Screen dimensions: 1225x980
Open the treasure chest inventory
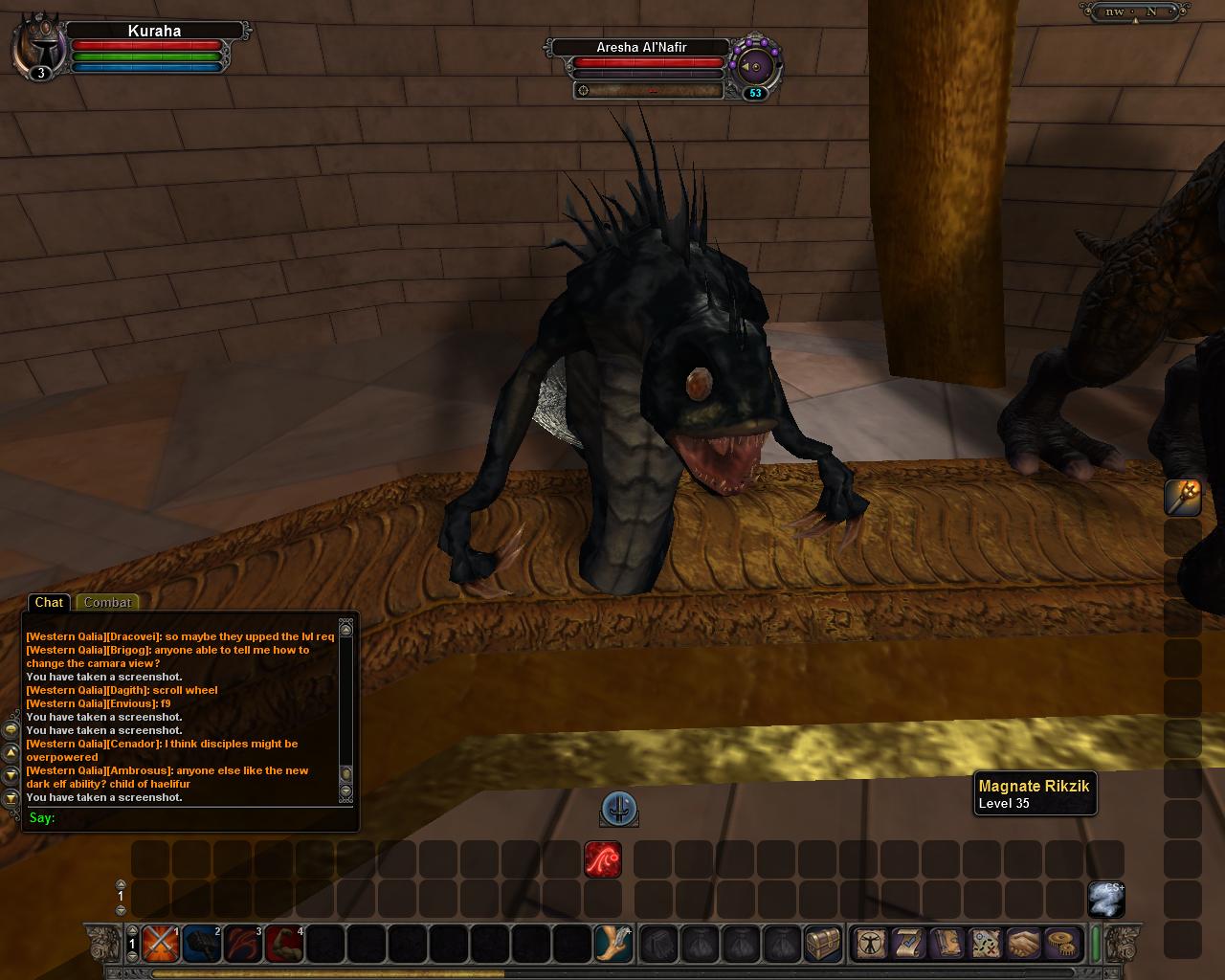click(x=822, y=944)
